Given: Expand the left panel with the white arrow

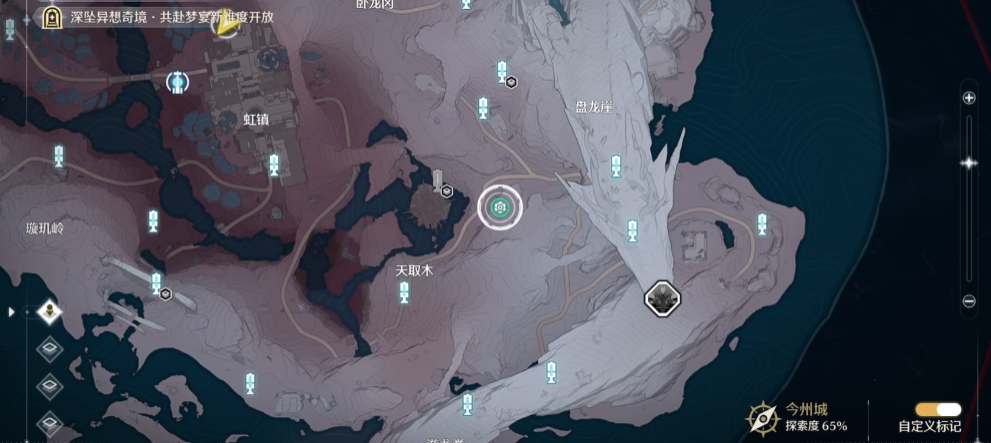Looking at the screenshot, I should (x=12, y=312).
